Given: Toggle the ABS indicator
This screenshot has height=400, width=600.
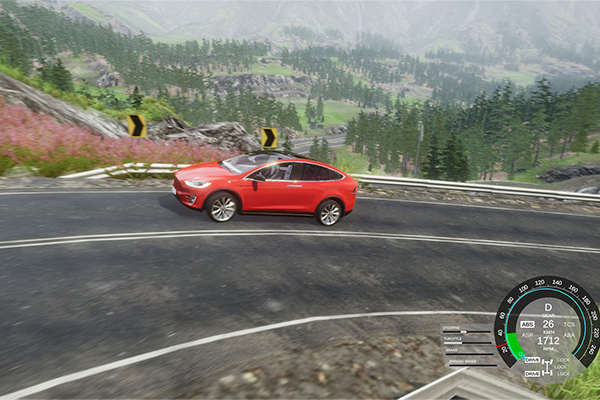Looking at the screenshot, I should point(527,324).
